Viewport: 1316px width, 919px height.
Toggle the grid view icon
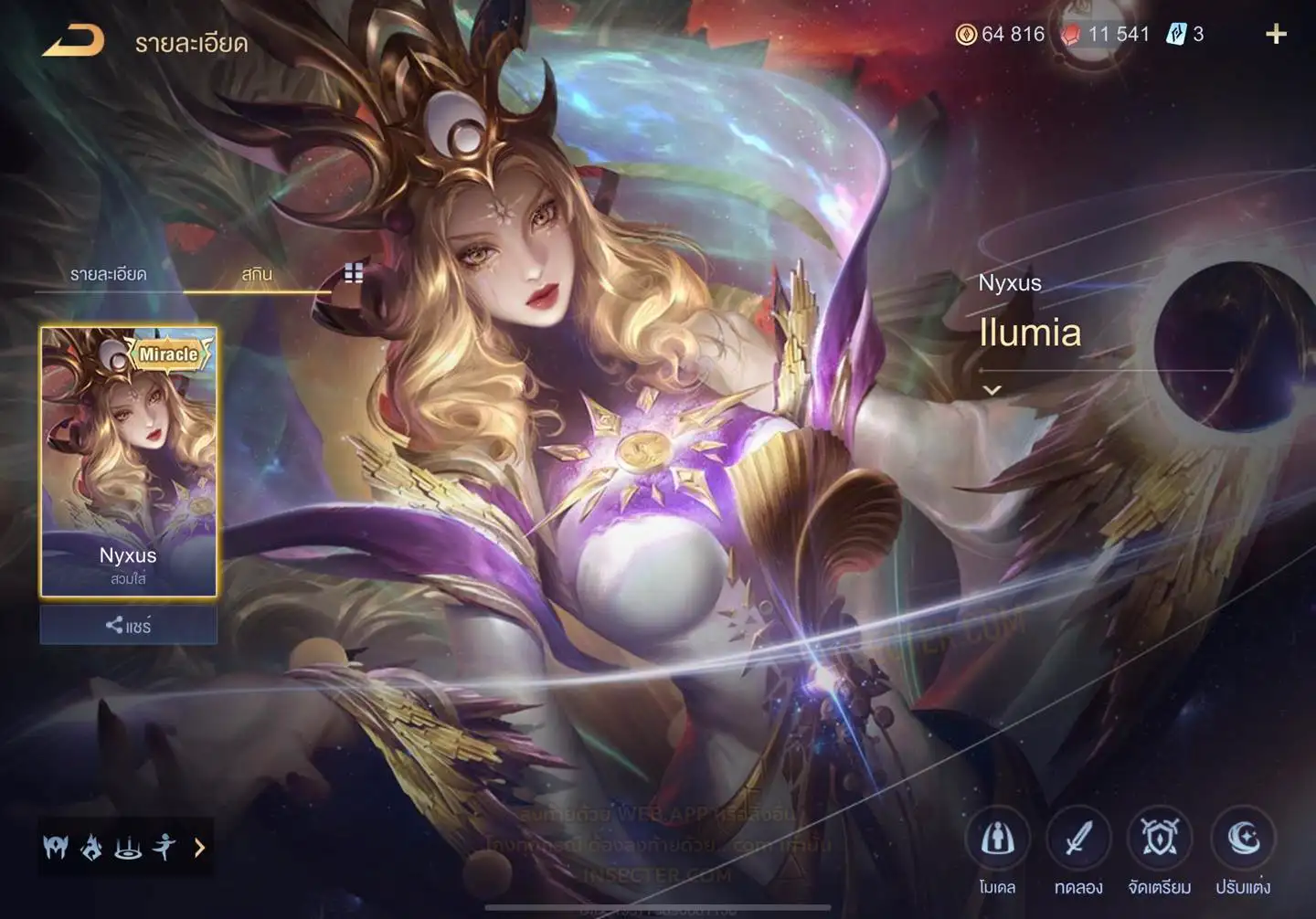tap(354, 273)
